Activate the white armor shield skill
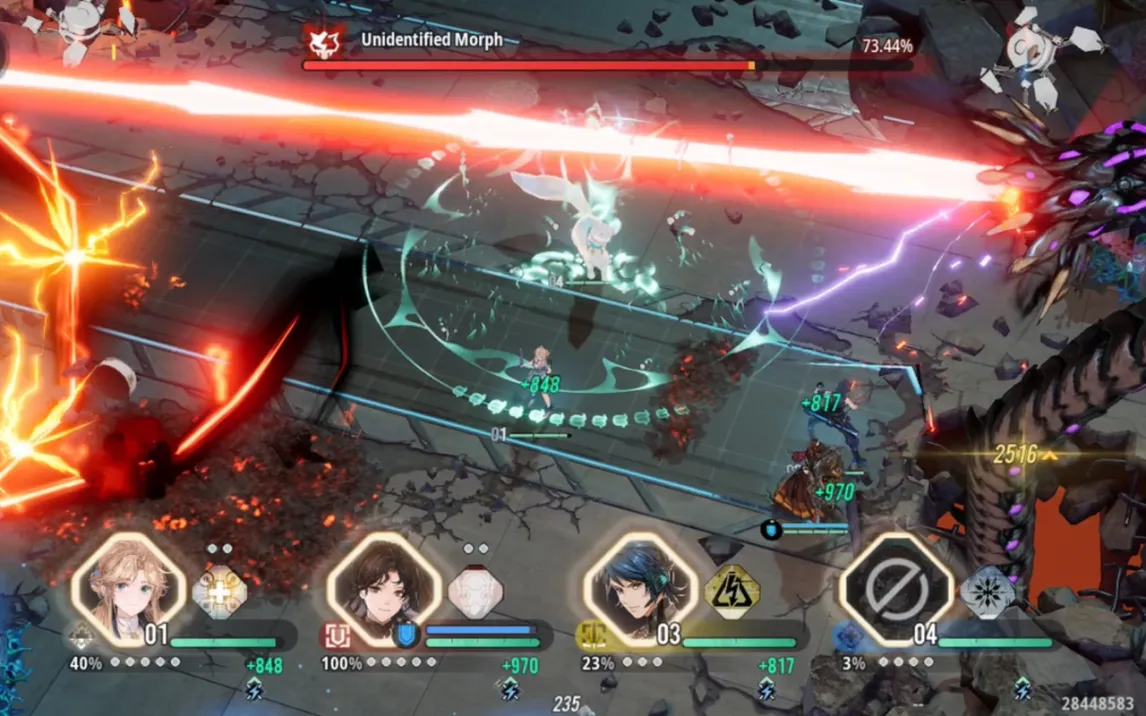 (475, 592)
